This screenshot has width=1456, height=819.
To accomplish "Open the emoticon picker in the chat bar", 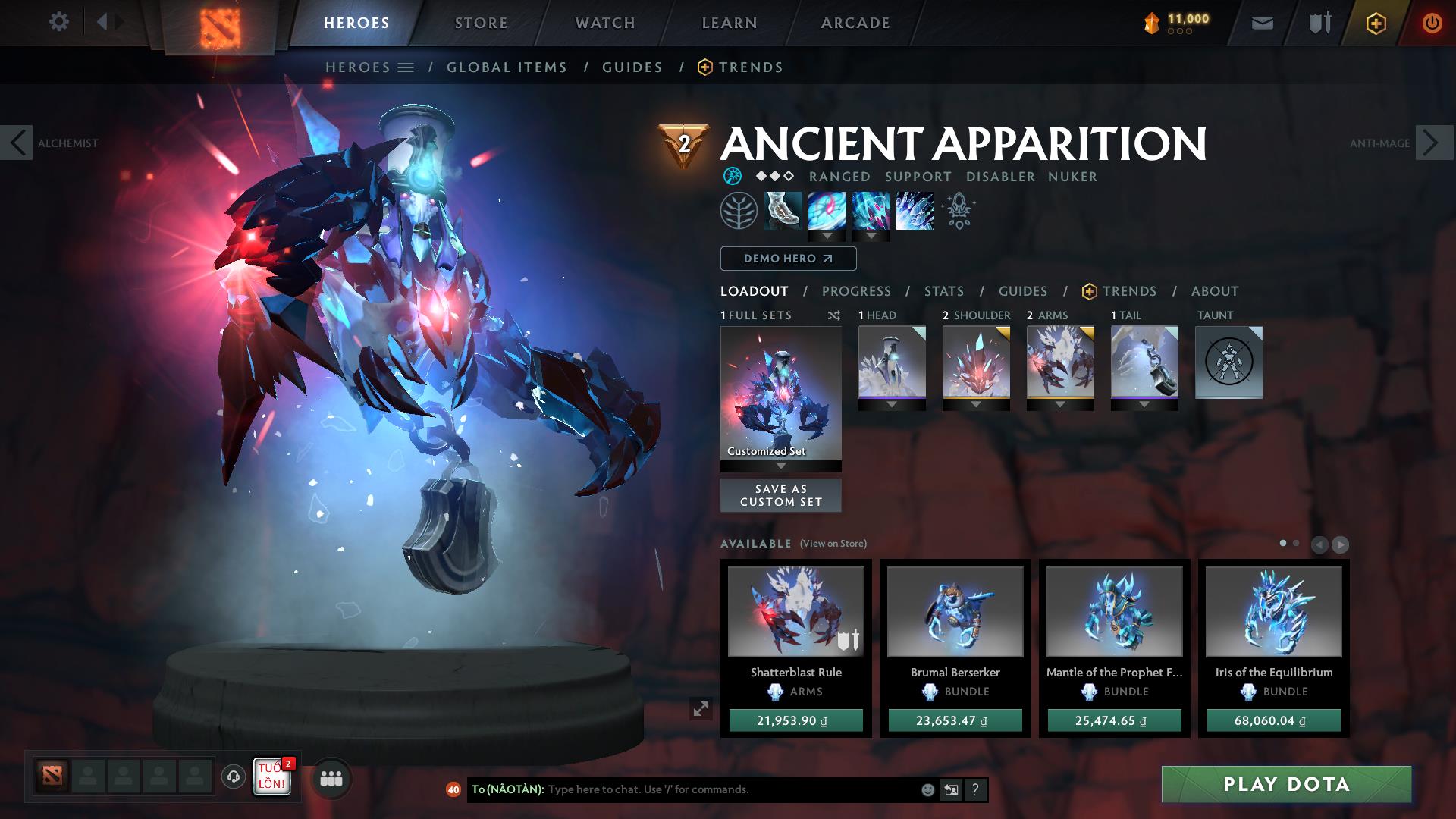I will (927, 789).
